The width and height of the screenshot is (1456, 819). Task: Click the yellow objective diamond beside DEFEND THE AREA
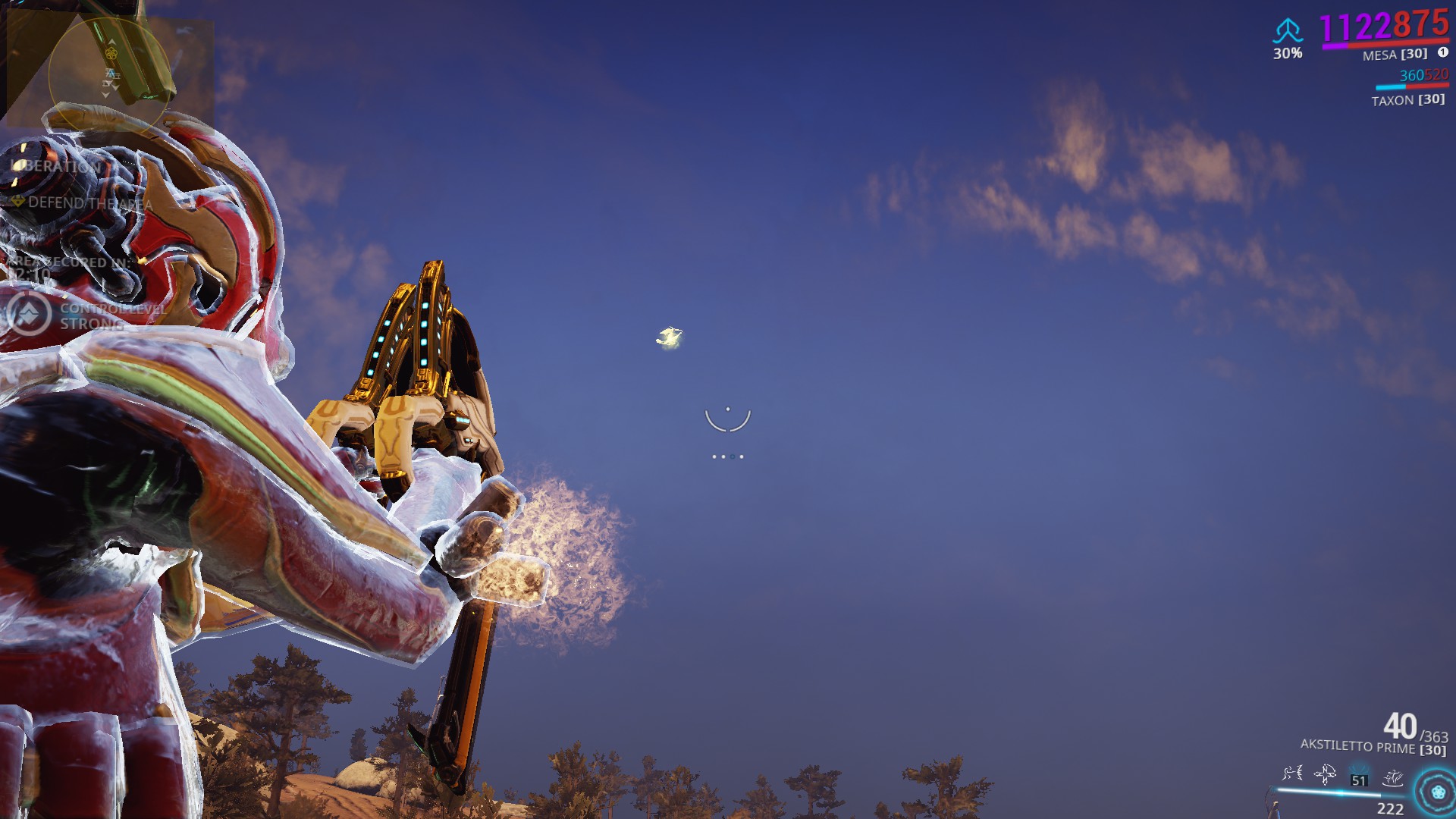(x=17, y=203)
